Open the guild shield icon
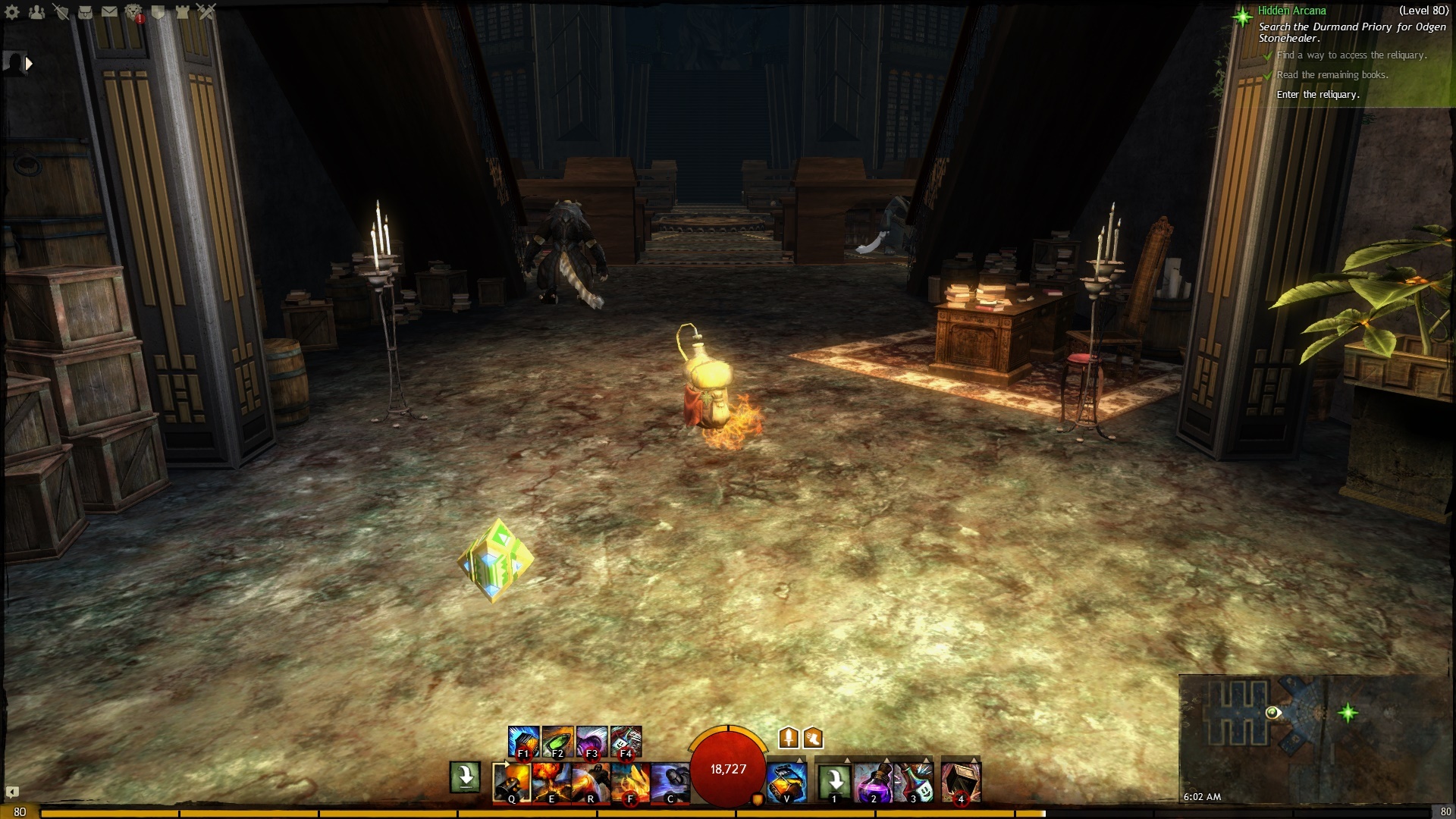The image size is (1456, 819). coord(158,11)
